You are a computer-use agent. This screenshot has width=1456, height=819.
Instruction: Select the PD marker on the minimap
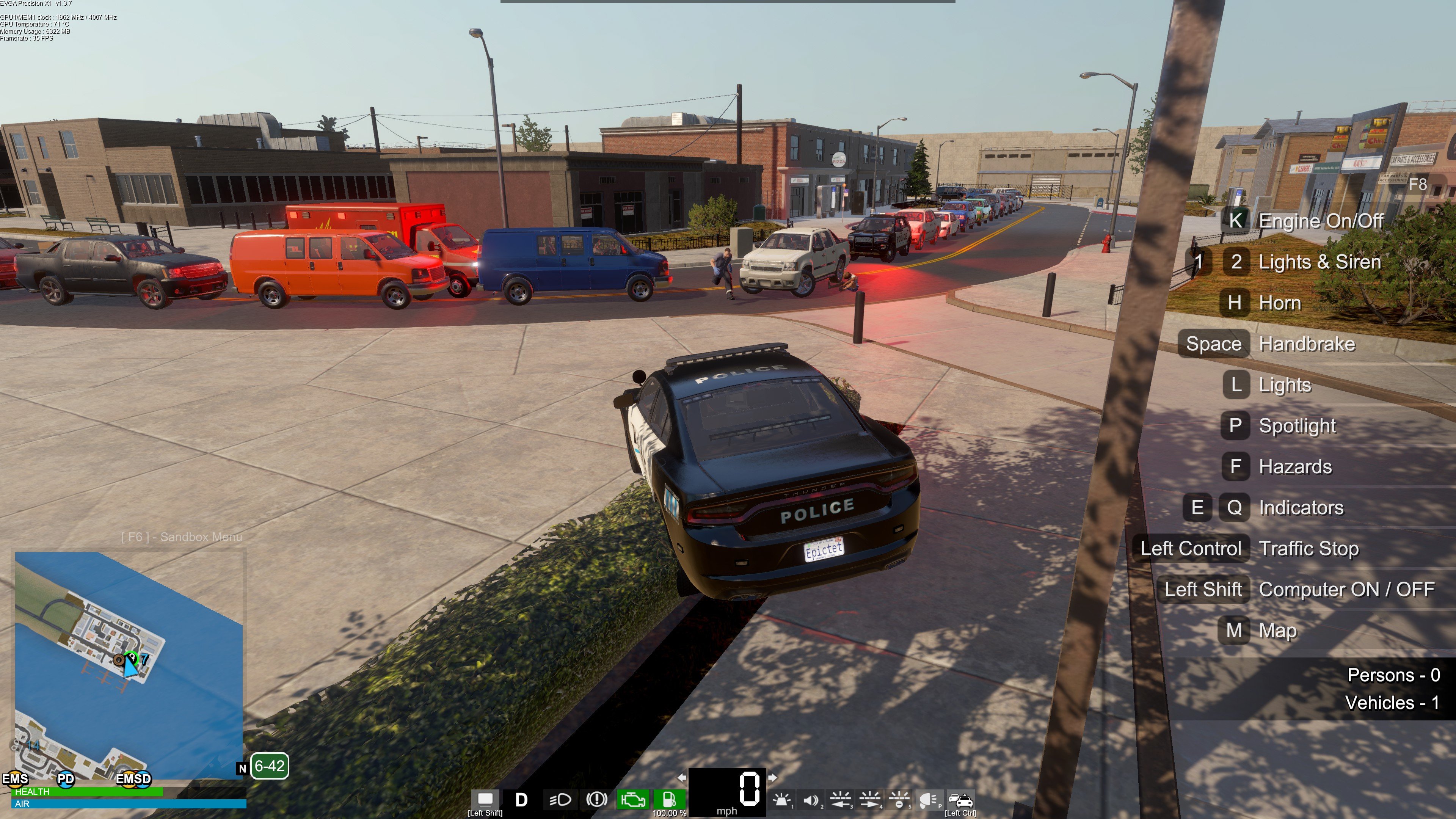pyautogui.click(x=66, y=779)
